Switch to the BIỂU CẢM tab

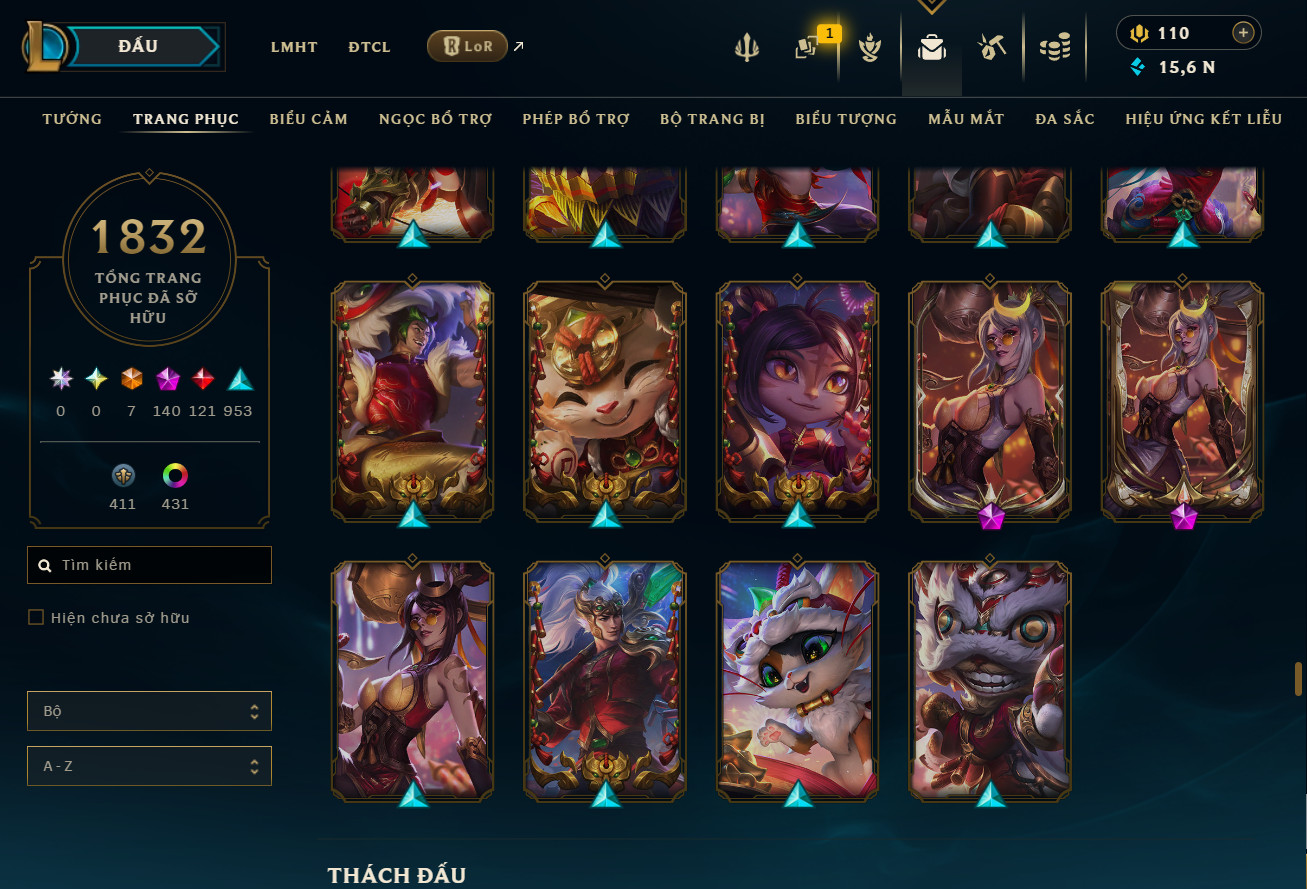coord(308,119)
